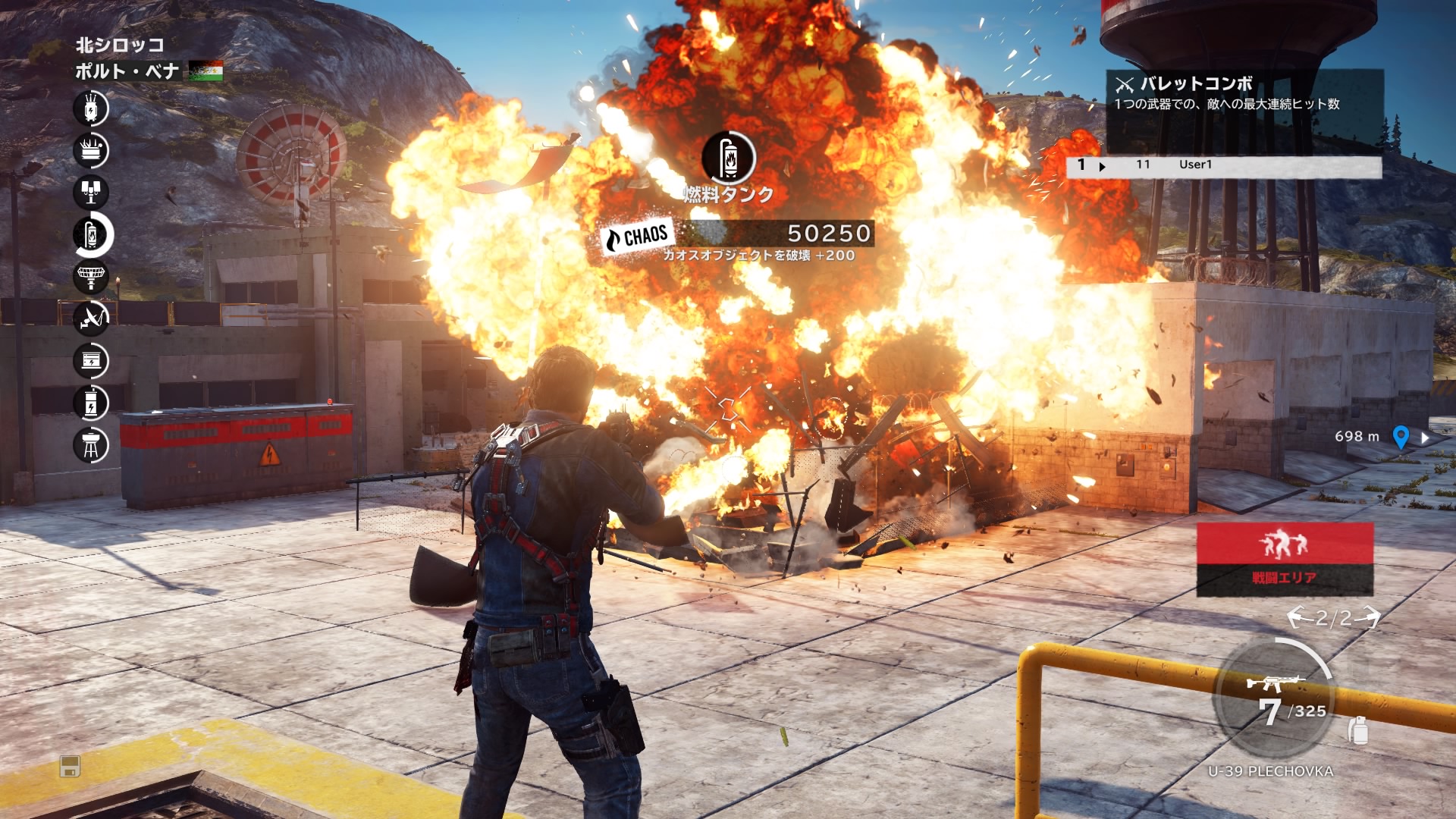
Task: Select the generator box objective icon
Action: [x=91, y=361]
